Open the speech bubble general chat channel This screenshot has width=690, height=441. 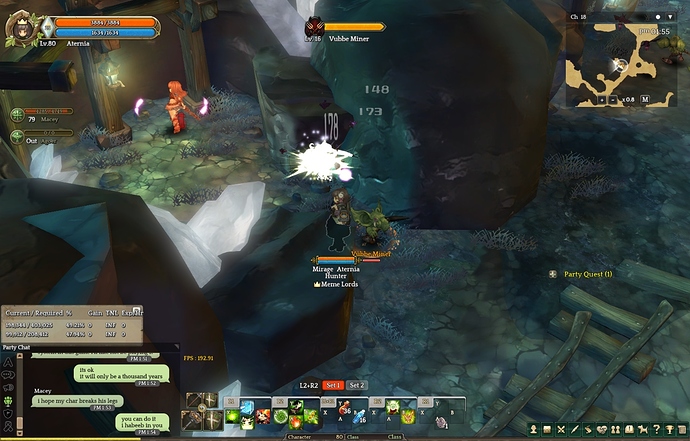click(8, 374)
